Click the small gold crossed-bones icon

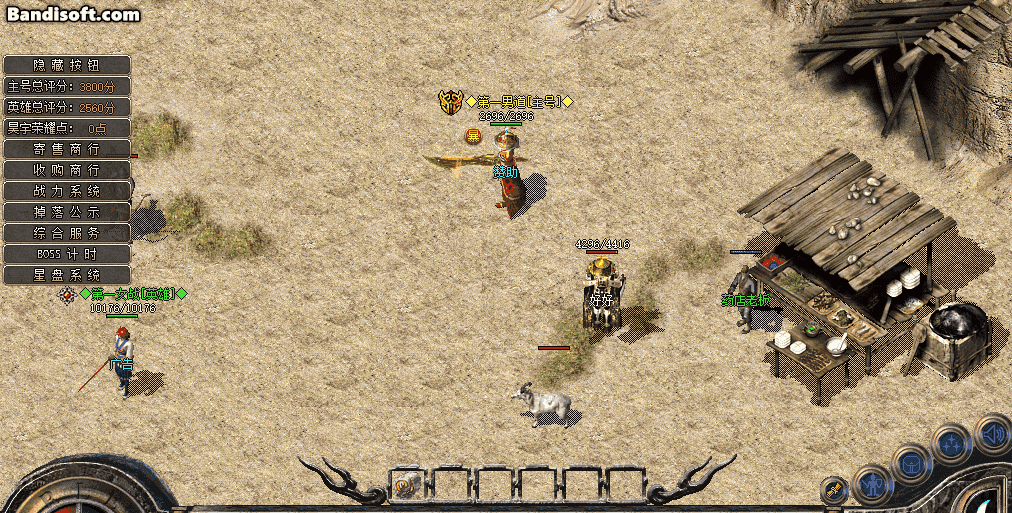point(833,491)
